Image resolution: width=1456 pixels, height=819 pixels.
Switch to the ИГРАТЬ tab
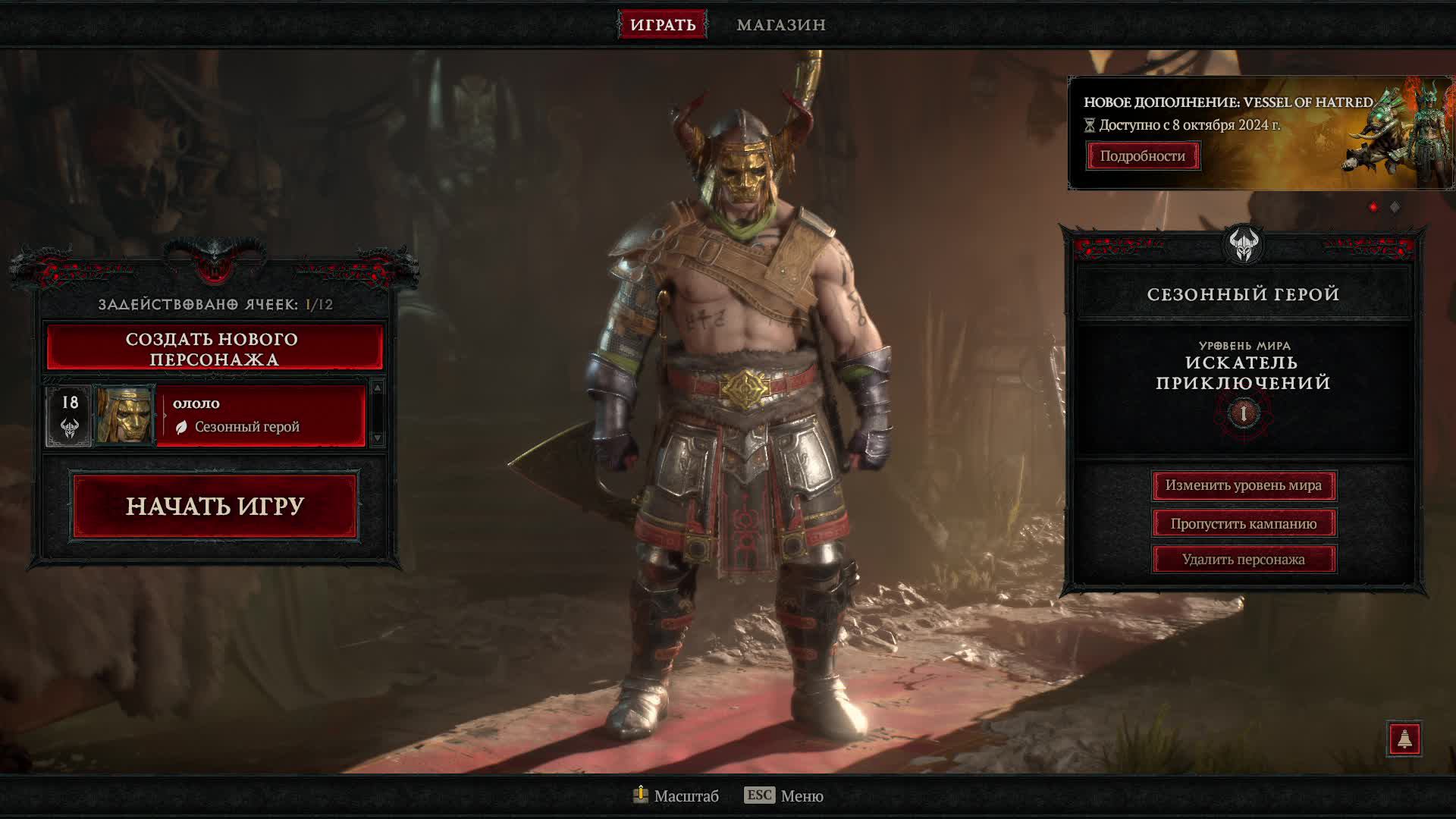[x=662, y=24]
